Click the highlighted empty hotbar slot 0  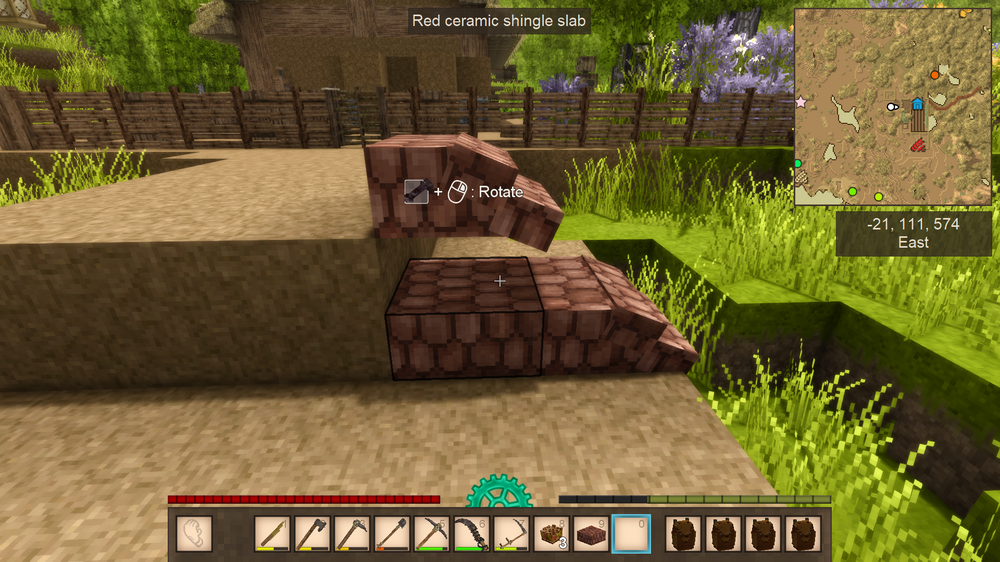coord(631,533)
